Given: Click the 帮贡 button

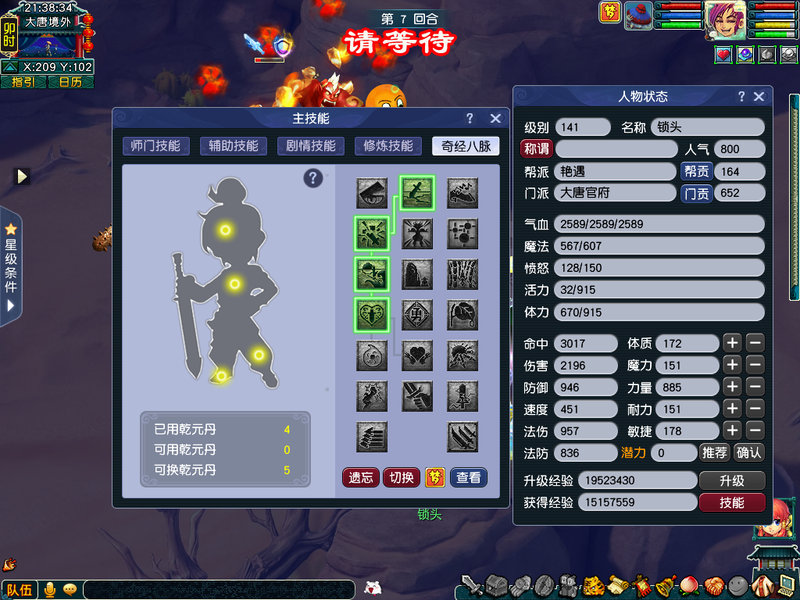Looking at the screenshot, I should 696,171.
